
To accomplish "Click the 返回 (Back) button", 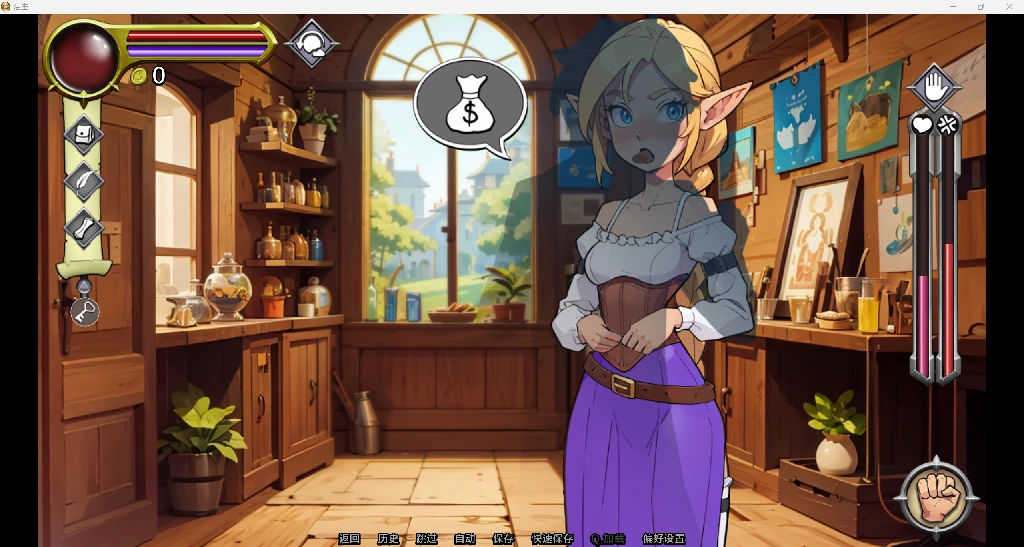I will 349,539.
